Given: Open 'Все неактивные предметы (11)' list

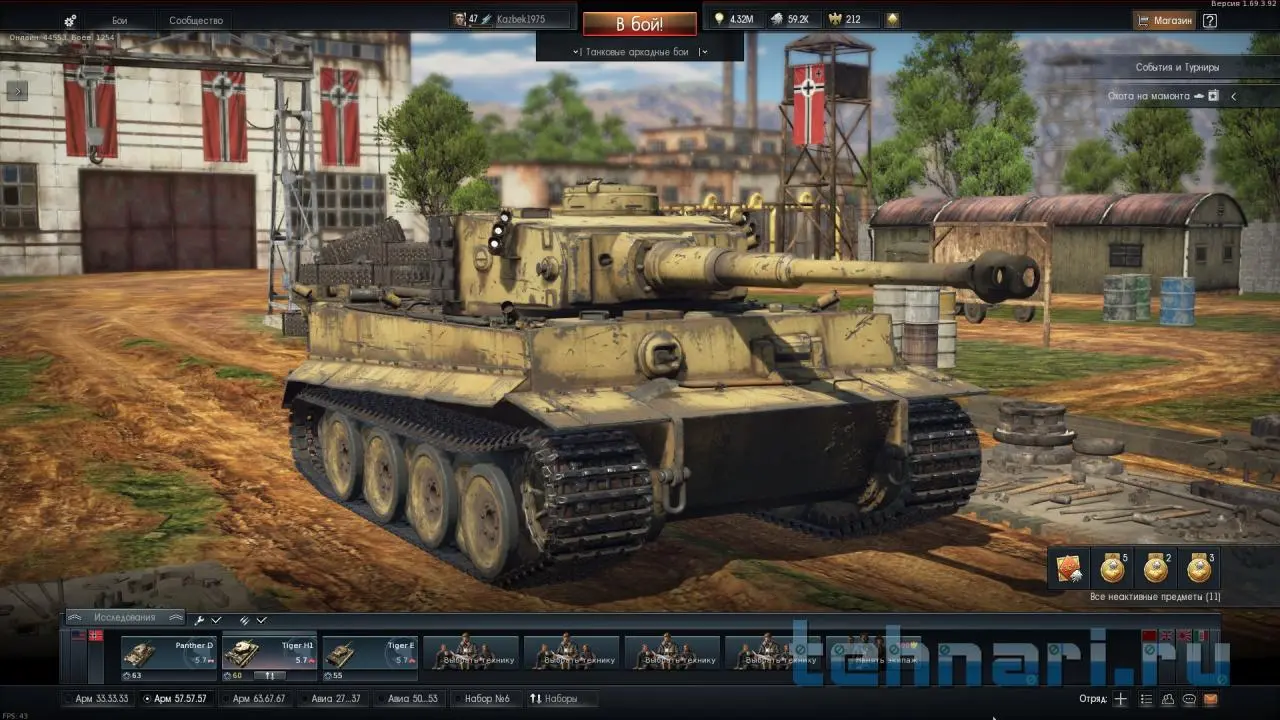Looking at the screenshot, I should (x=1155, y=597).
